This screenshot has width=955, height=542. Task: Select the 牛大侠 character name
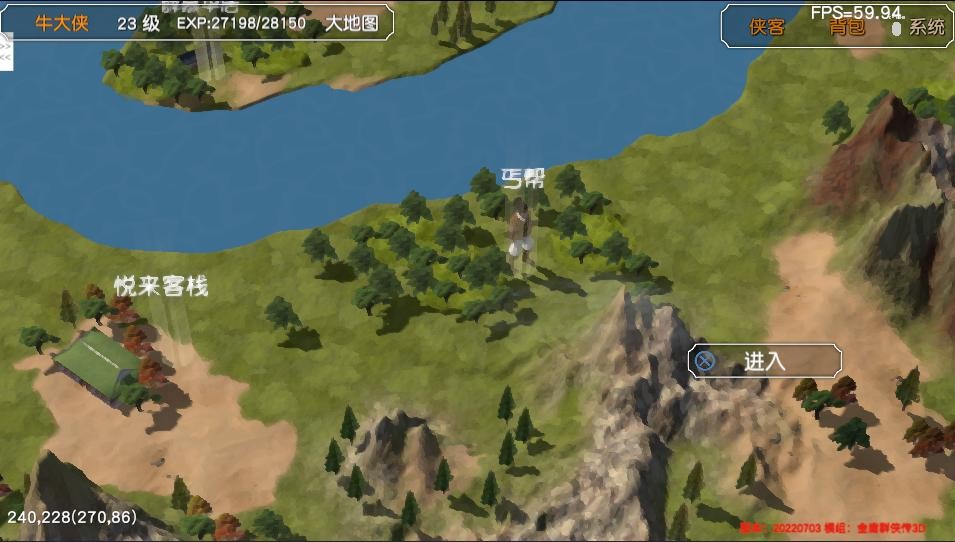click(x=62, y=23)
